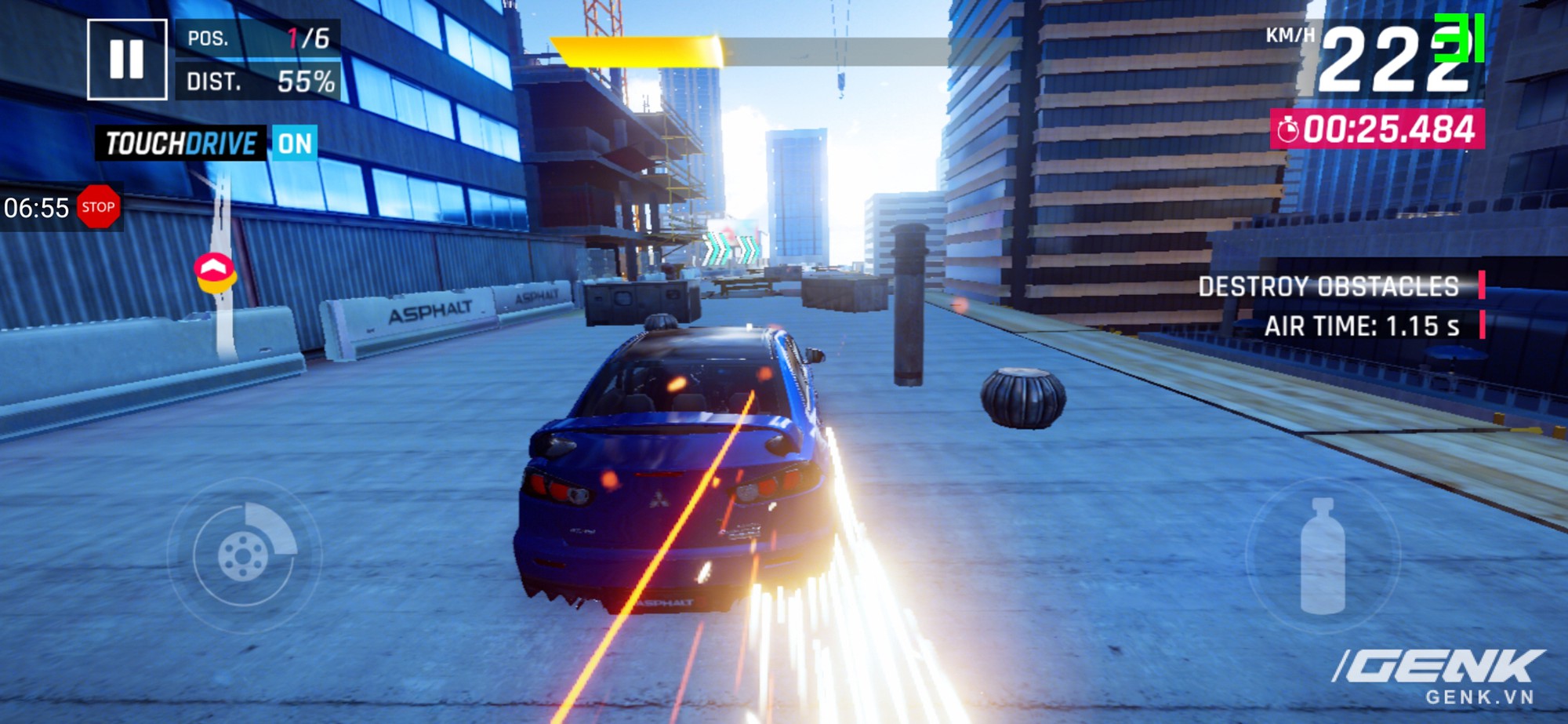Toggle TouchDrive off

click(294, 144)
